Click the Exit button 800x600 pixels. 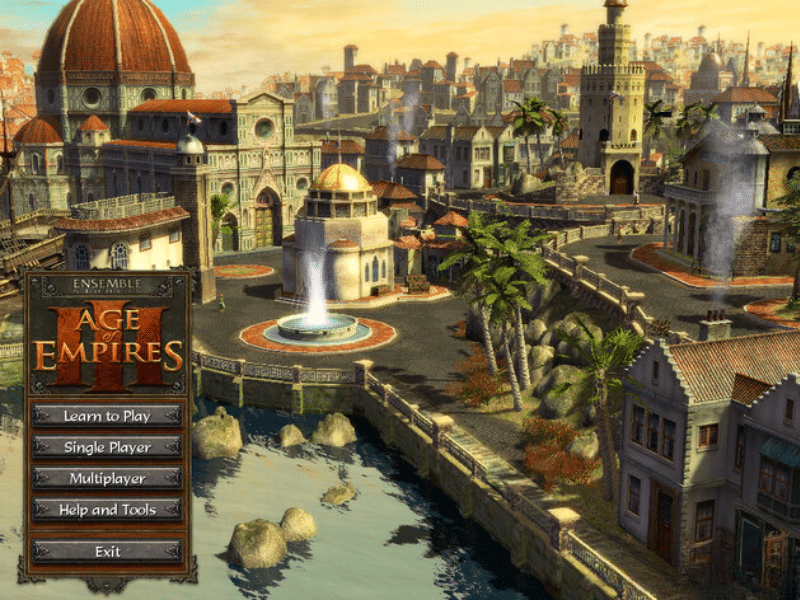point(107,551)
